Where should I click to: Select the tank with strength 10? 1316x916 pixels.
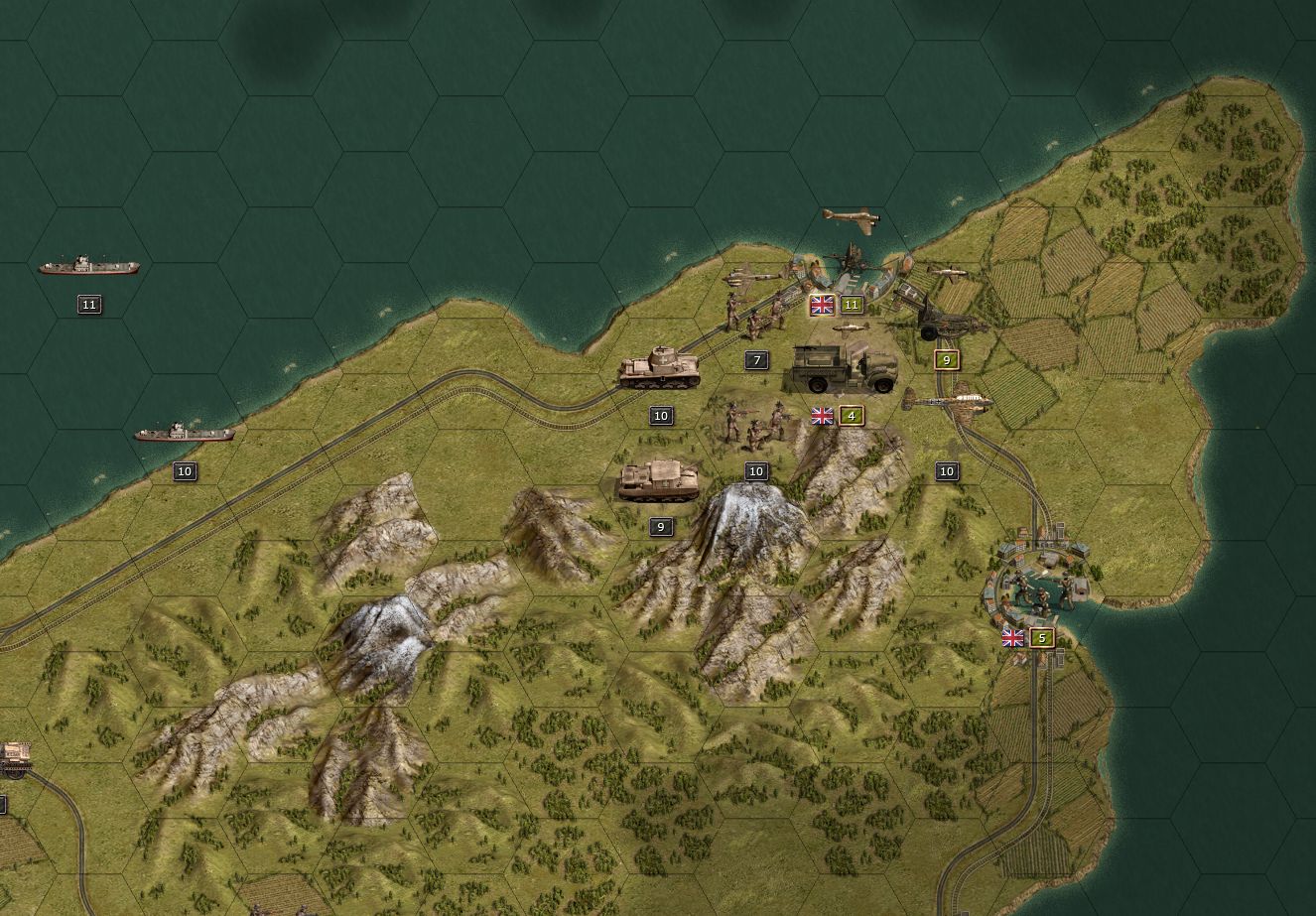click(x=660, y=368)
